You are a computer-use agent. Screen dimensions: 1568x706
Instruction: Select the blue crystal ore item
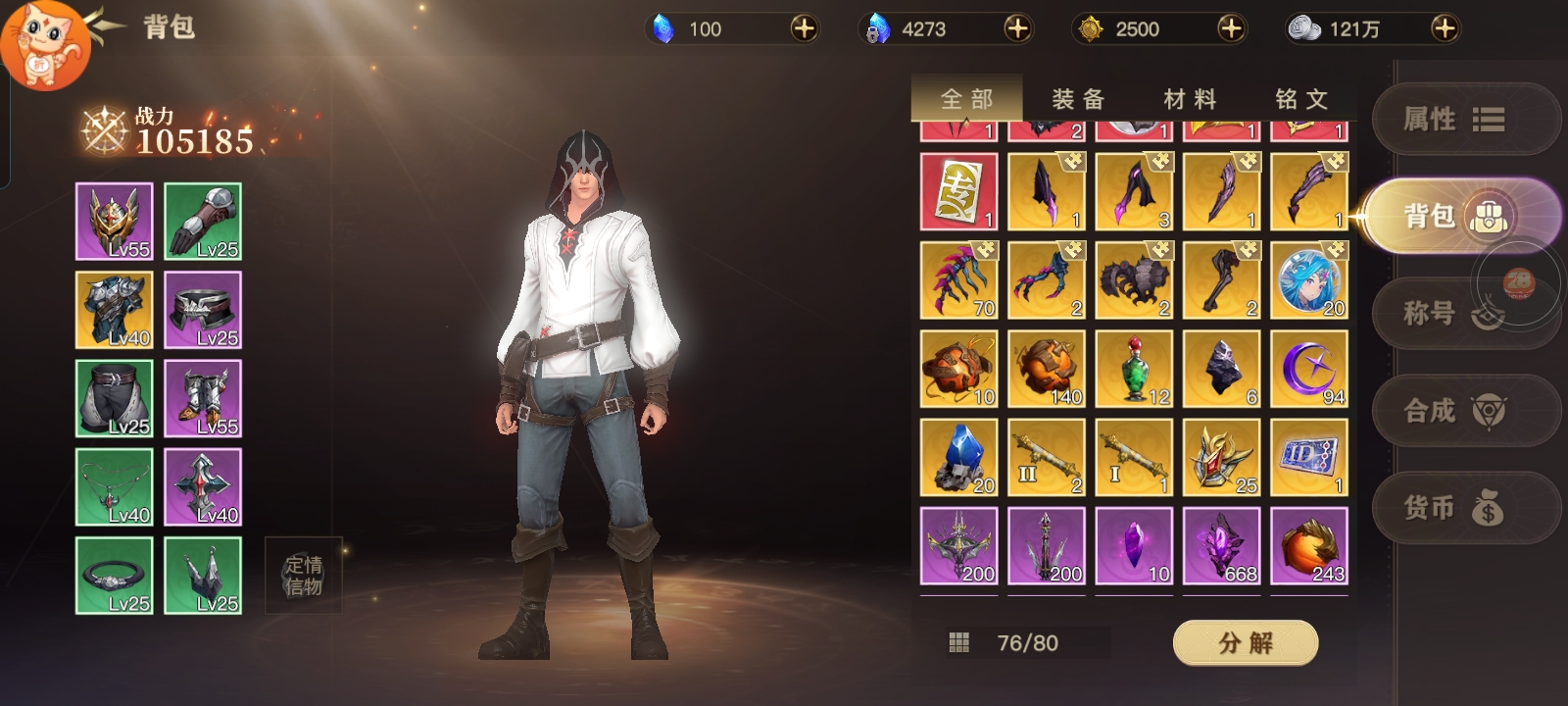tap(958, 458)
